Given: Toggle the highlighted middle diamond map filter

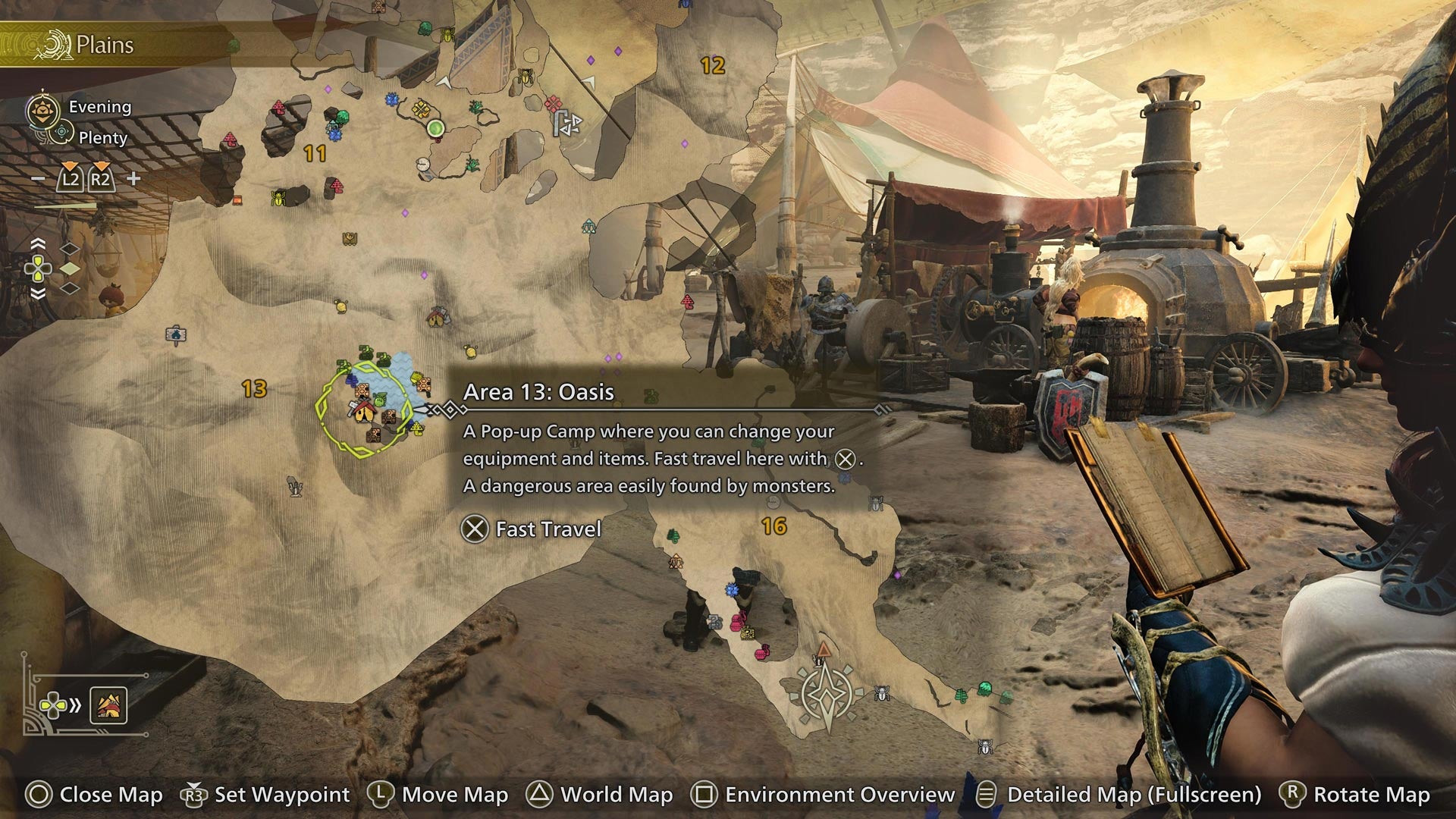Looking at the screenshot, I should tap(70, 269).
